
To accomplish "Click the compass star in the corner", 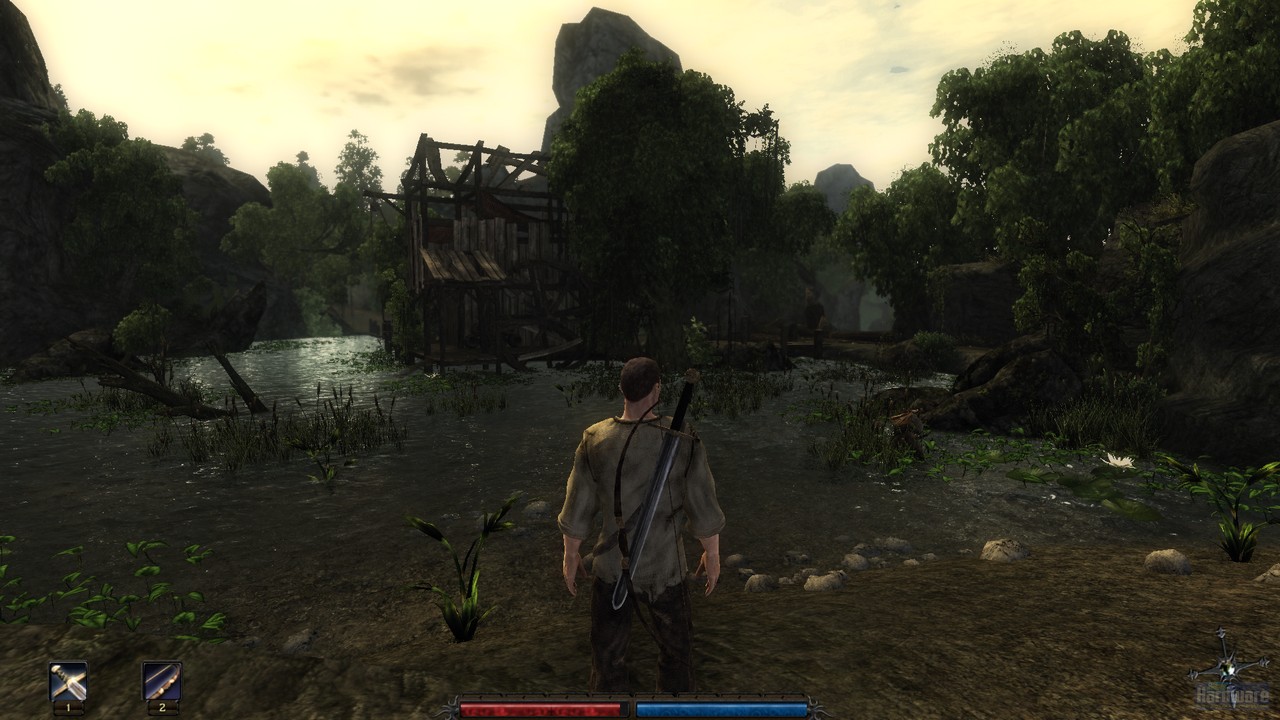I will pyautogui.click(x=1226, y=668).
